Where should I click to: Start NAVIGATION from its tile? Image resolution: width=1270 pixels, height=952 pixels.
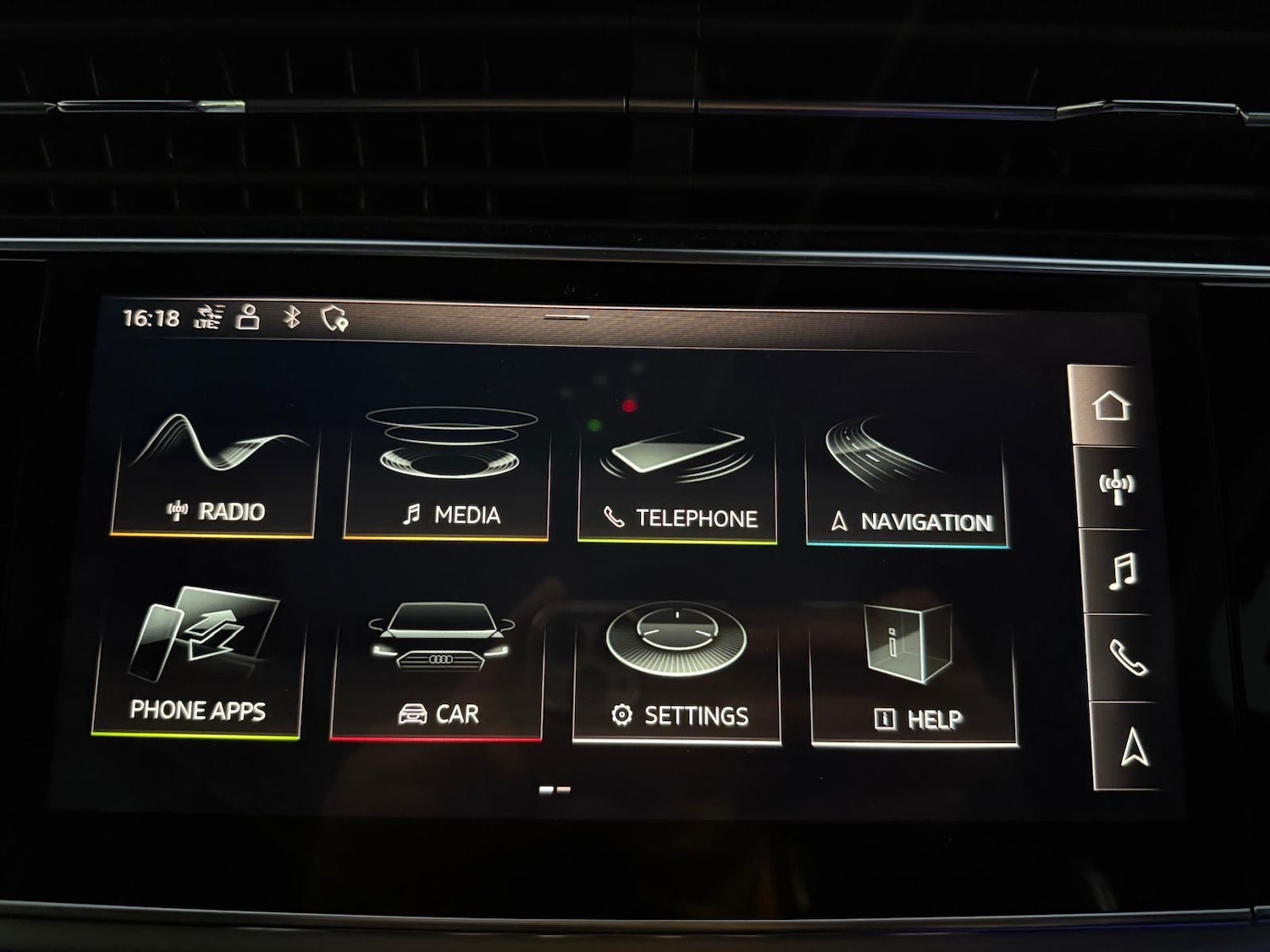[x=908, y=474]
